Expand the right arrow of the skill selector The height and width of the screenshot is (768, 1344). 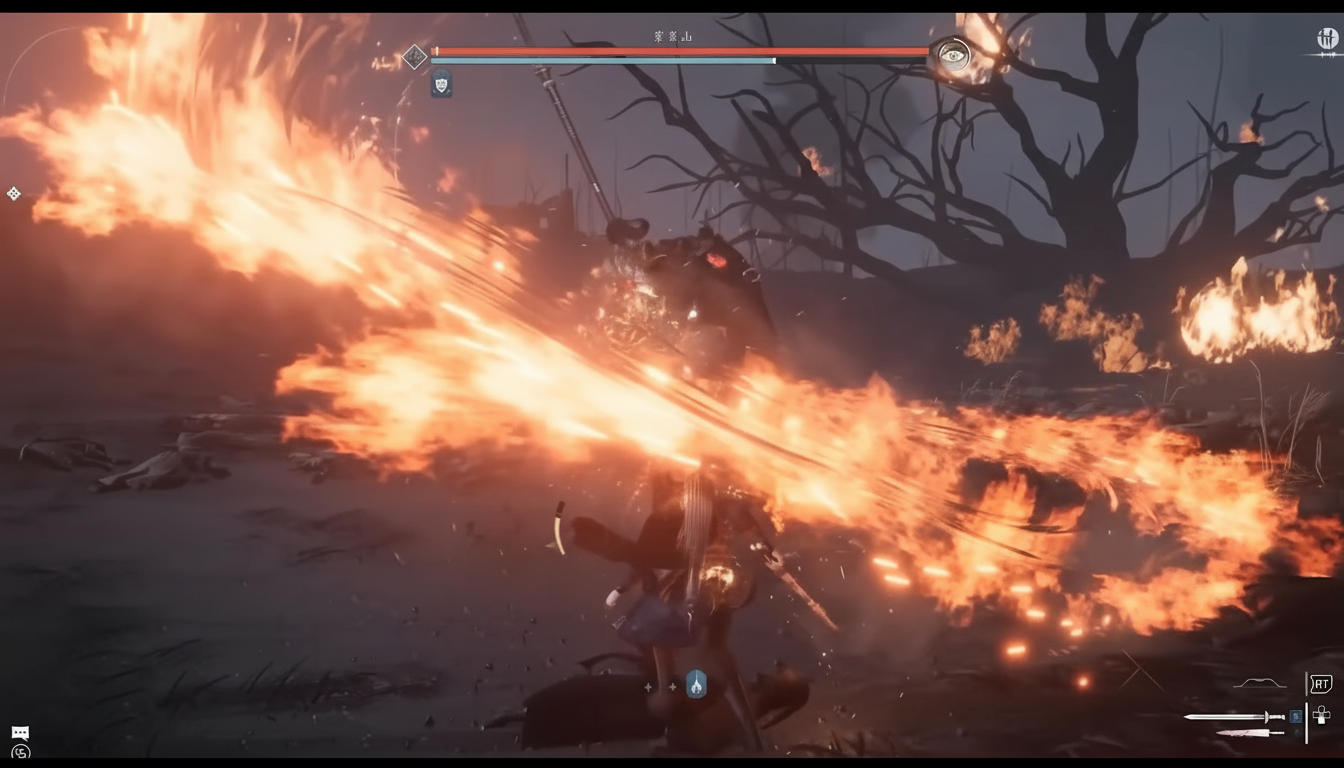coord(672,686)
